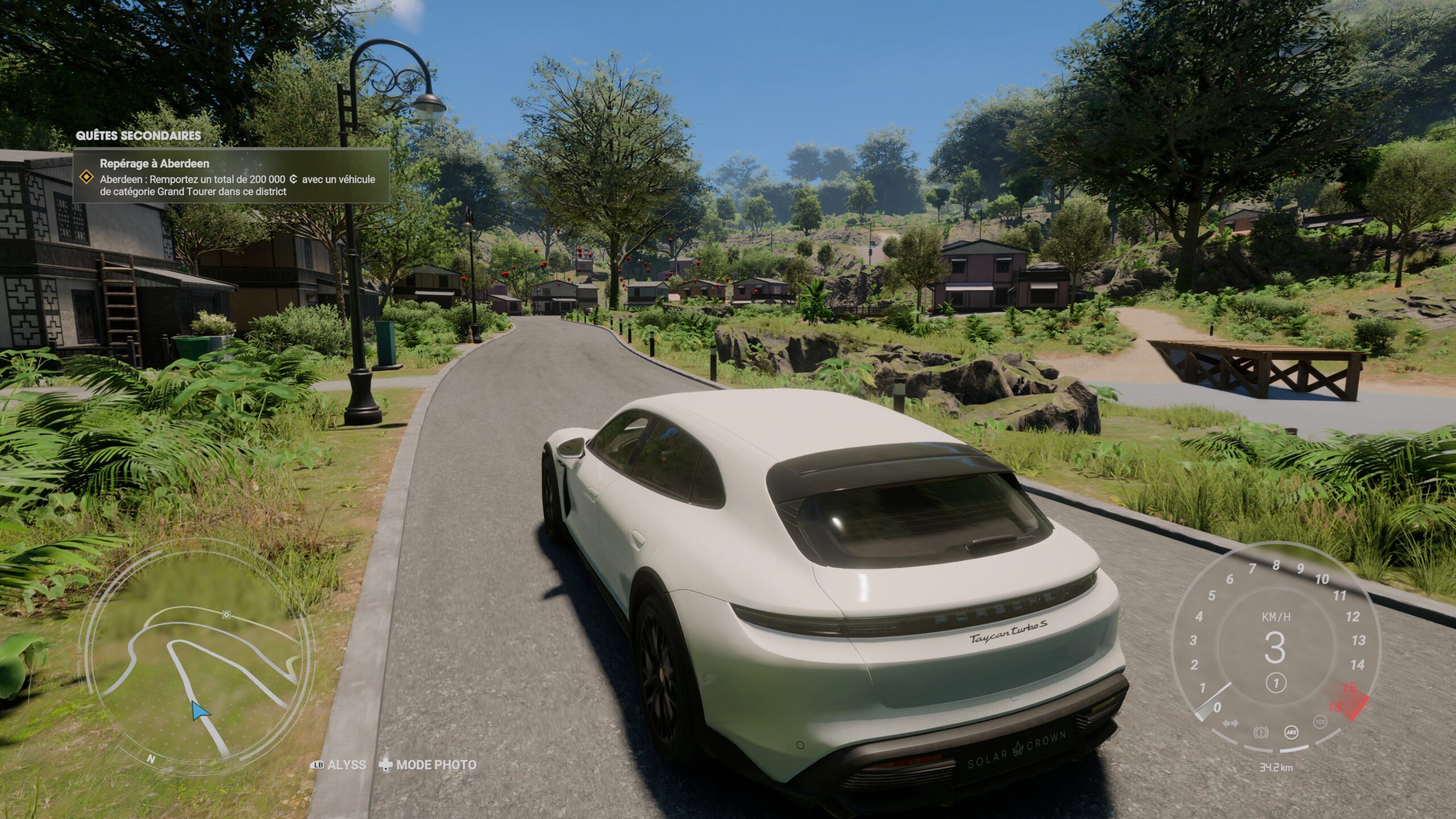Click the diamond marker on the minimap

click(226, 615)
